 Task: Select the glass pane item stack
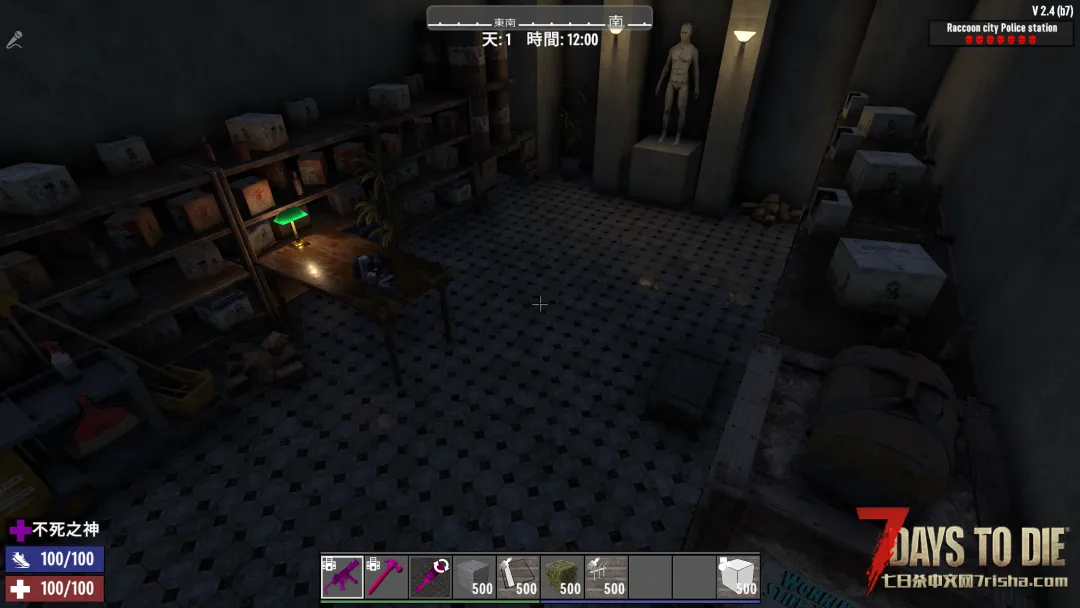pos(518,577)
